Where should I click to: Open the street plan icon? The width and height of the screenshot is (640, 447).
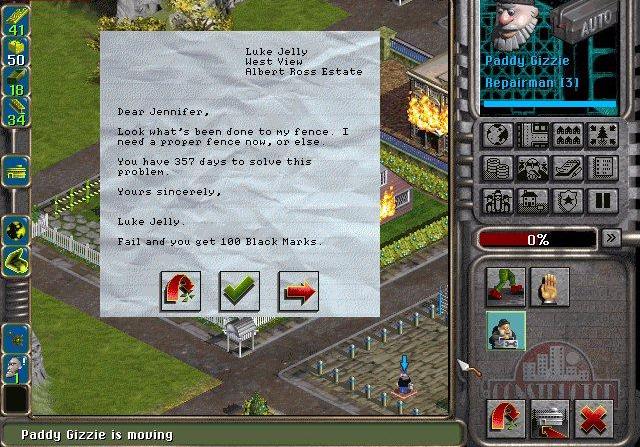tap(531, 134)
